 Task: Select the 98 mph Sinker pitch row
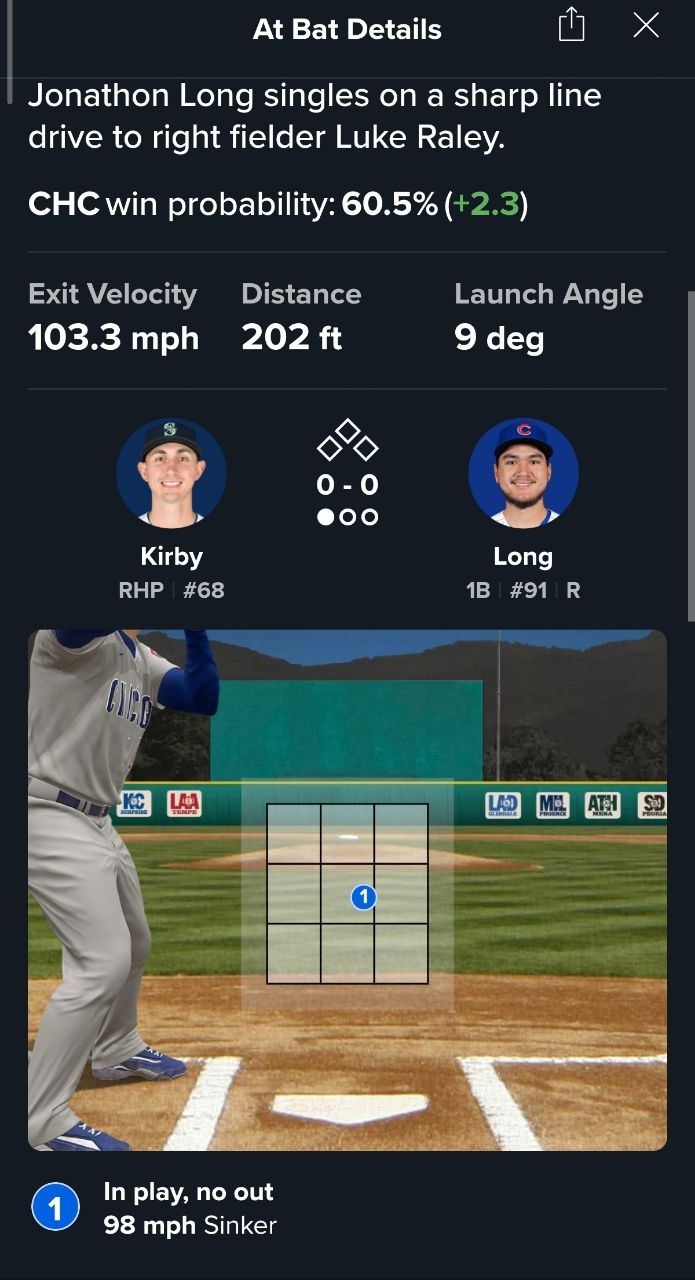189,1208
